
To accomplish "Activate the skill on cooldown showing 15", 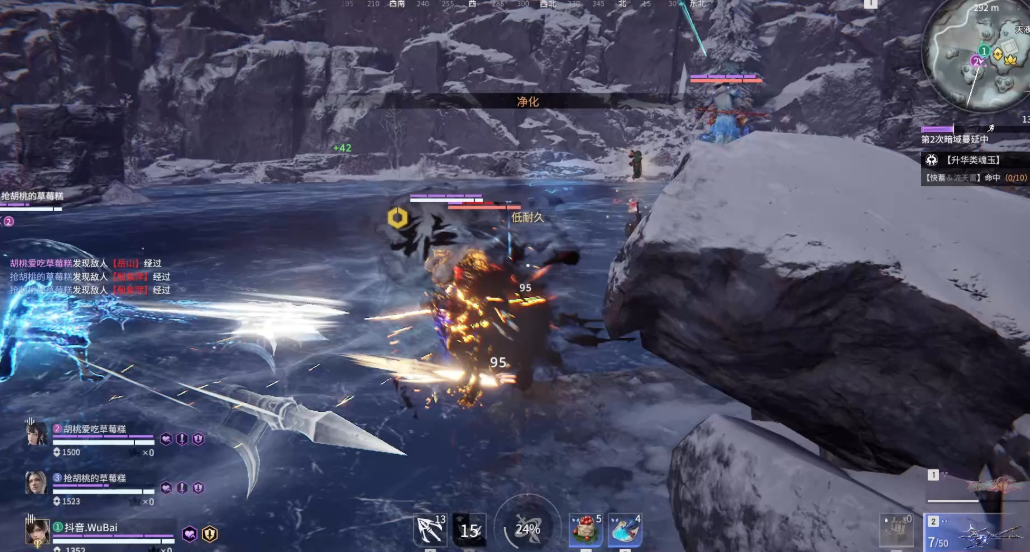I will (x=468, y=530).
